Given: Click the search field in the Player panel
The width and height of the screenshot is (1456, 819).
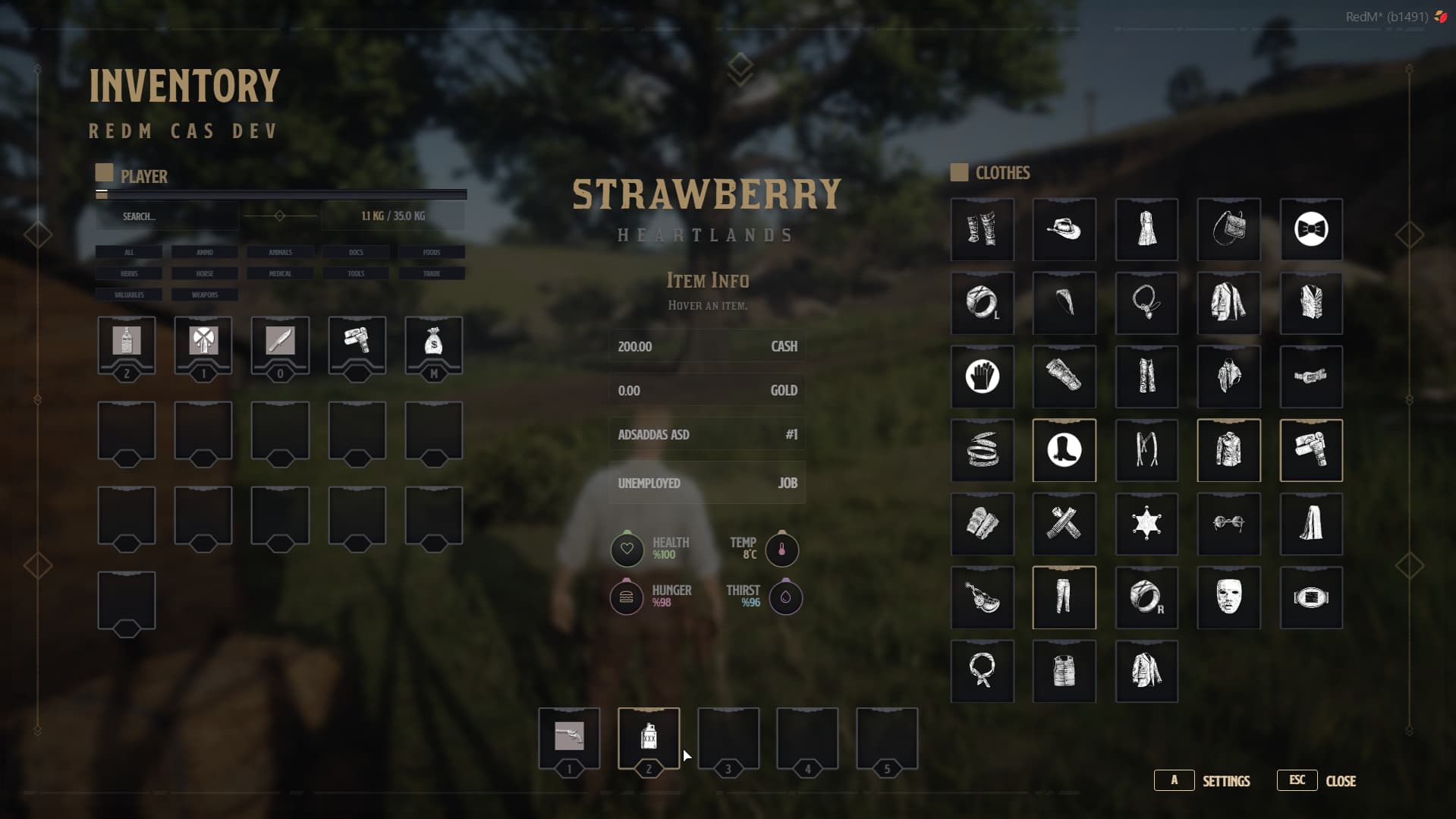Looking at the screenshot, I should point(167,216).
